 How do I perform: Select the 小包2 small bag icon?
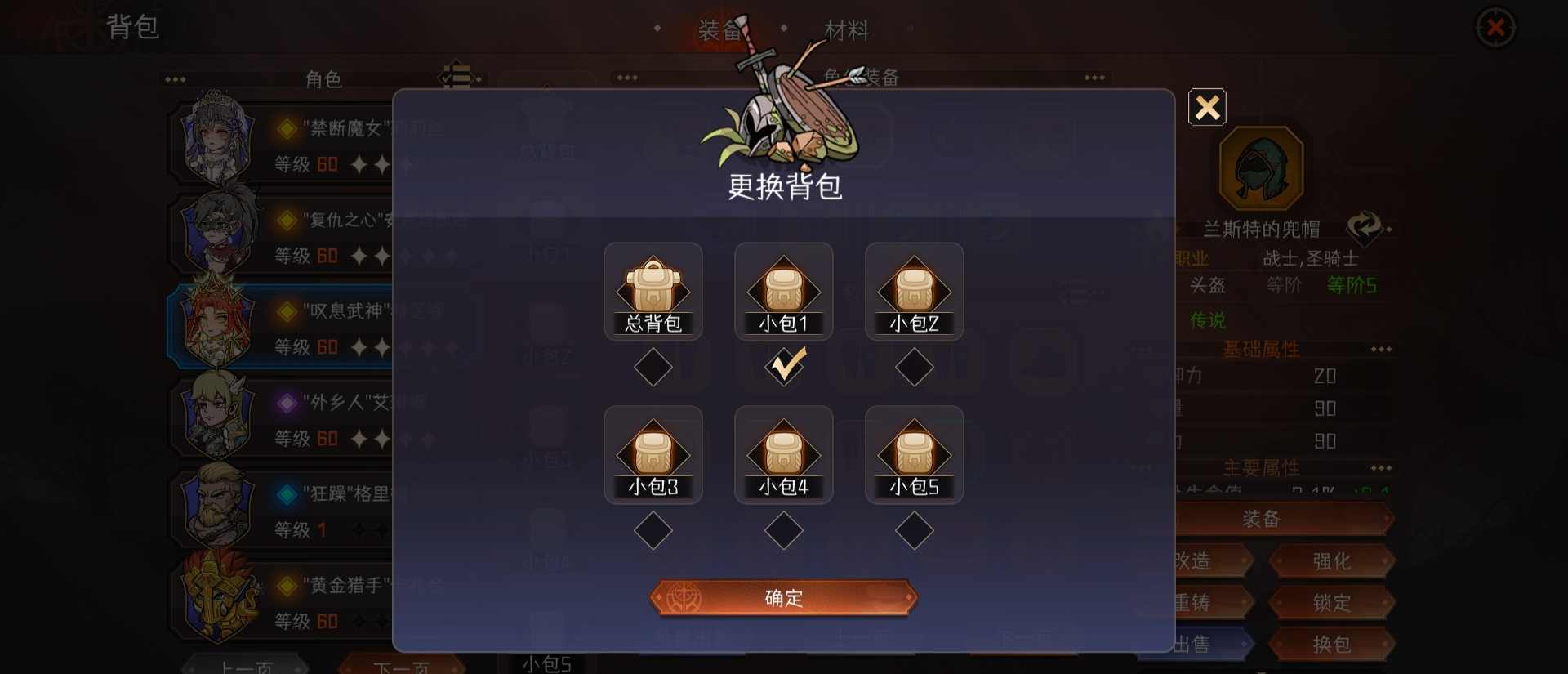click(x=915, y=290)
